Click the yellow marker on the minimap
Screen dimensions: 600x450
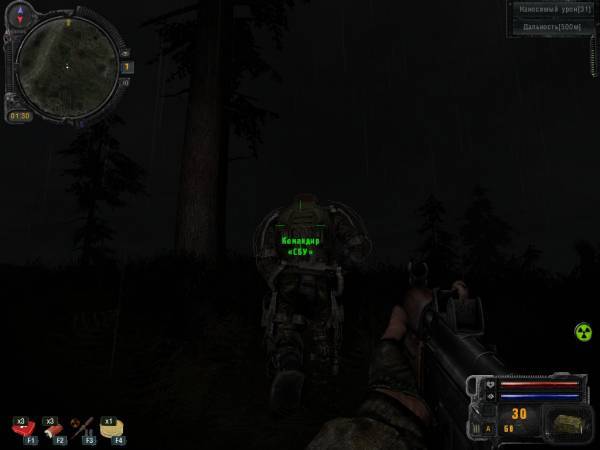pos(70,21)
